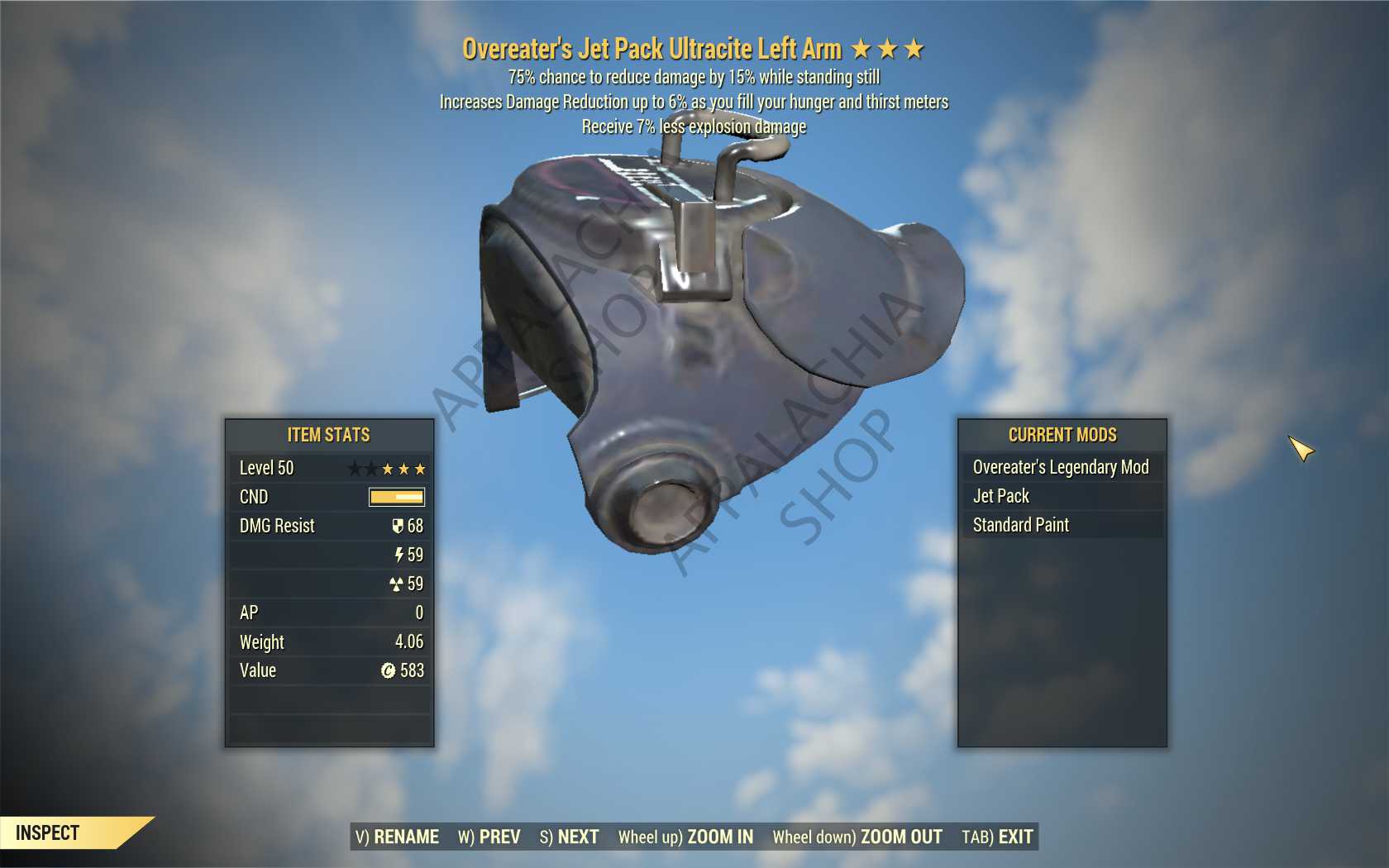Click ZOOM IN on the bottom bar
1389x868 pixels.
click(x=685, y=837)
